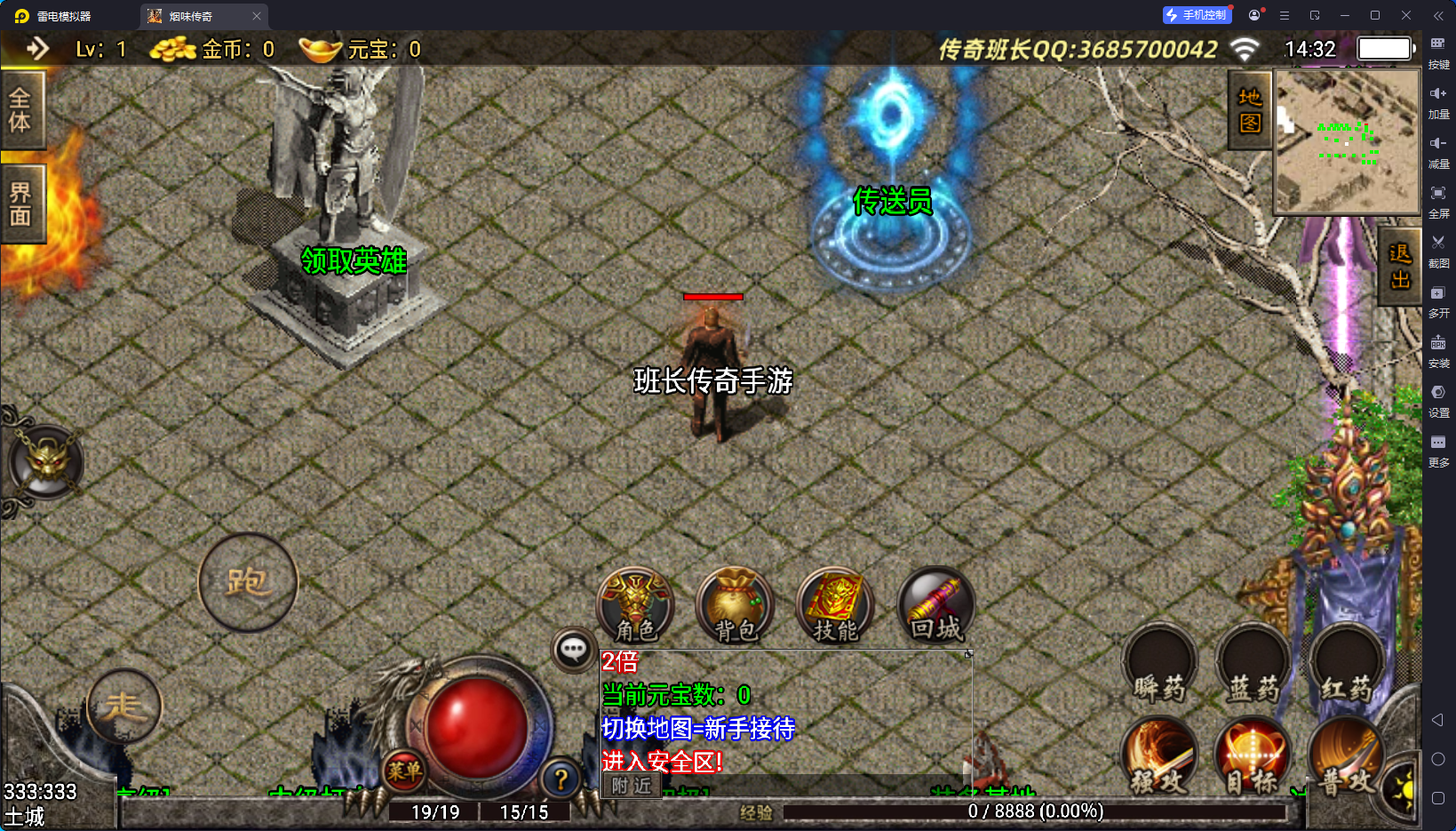Select a target with 目标 button
This screenshot has height=831, width=1456.
(x=1253, y=755)
